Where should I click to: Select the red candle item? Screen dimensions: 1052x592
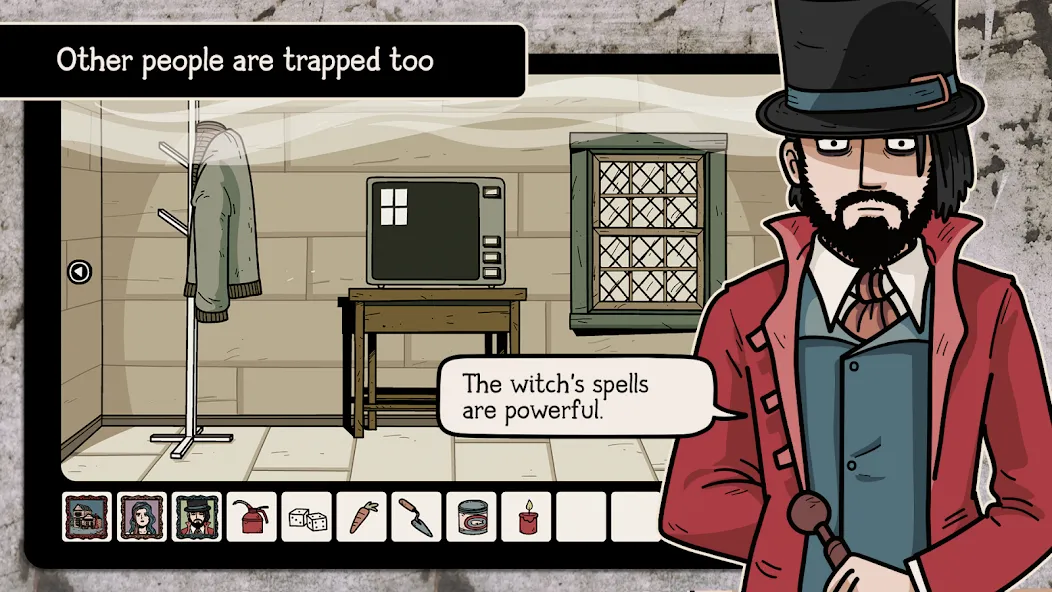(x=526, y=517)
